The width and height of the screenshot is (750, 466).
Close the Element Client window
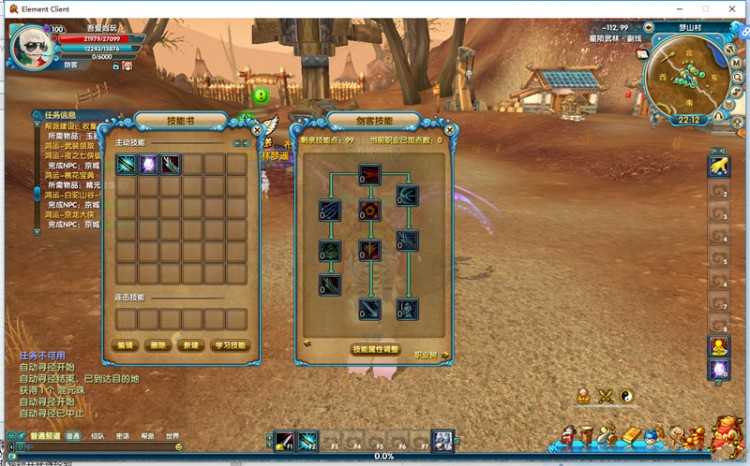[732, 8]
